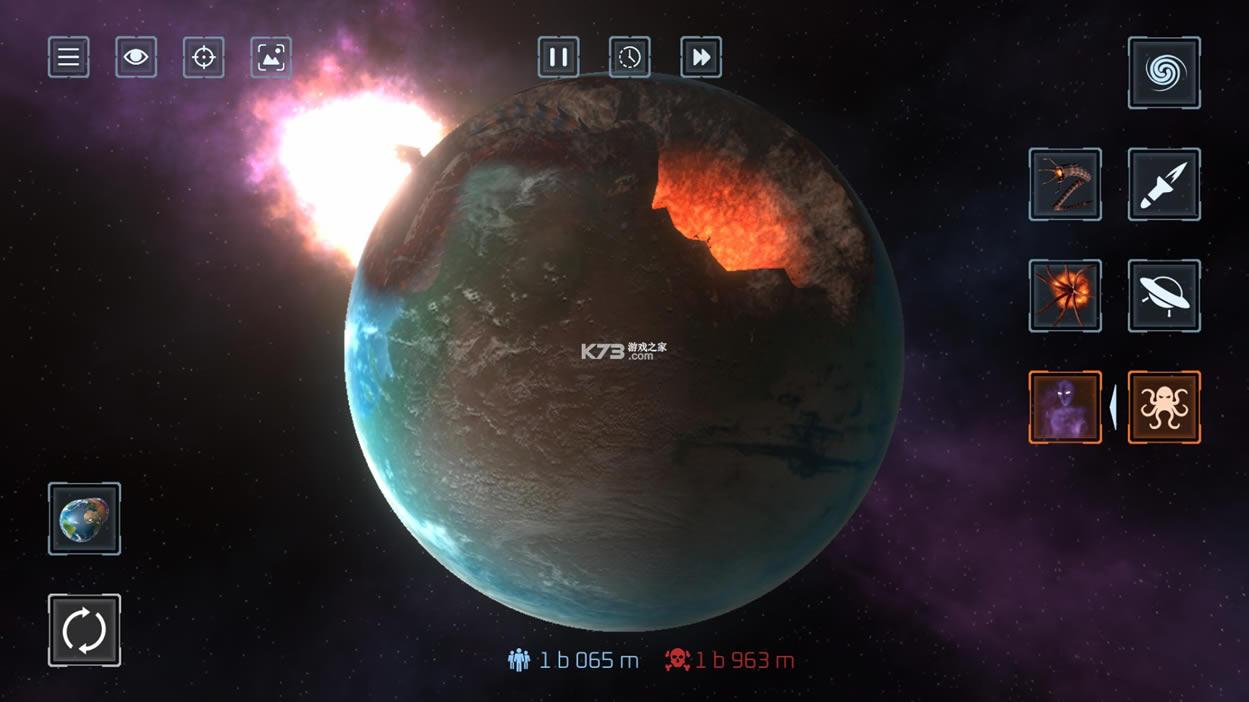
Task: Fast-forward the simulation speed
Action: coord(701,58)
